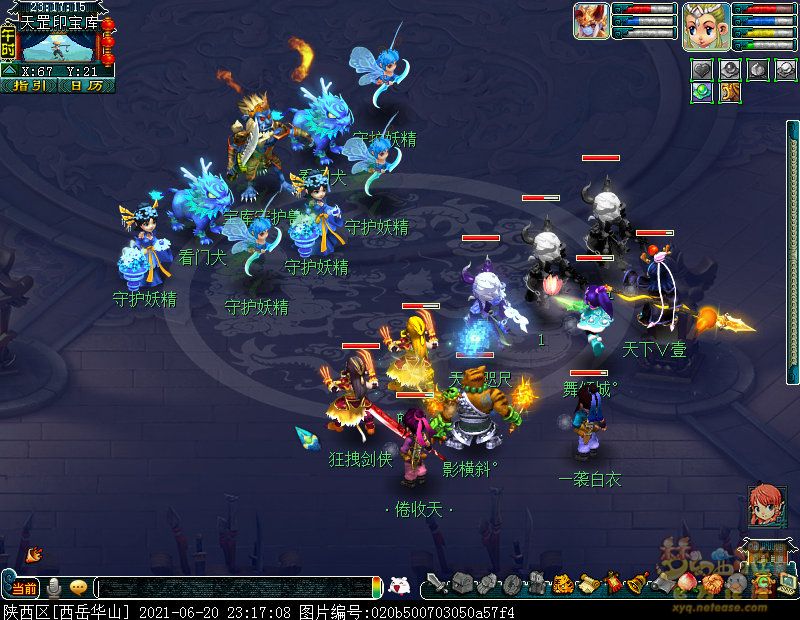
Task: Toggle the microphone voice button
Action: click(54, 587)
